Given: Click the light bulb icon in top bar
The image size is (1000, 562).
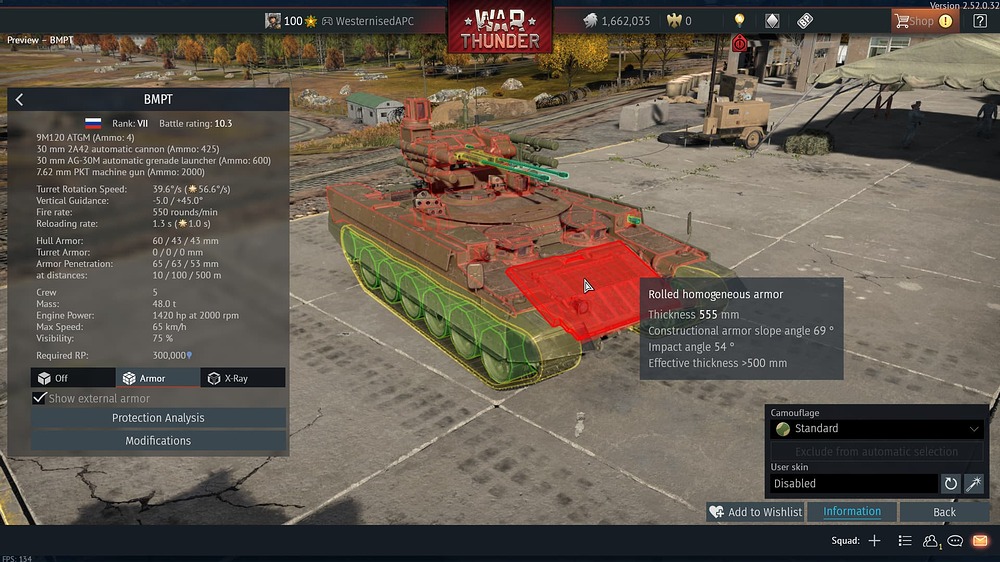Looking at the screenshot, I should coord(740,20).
